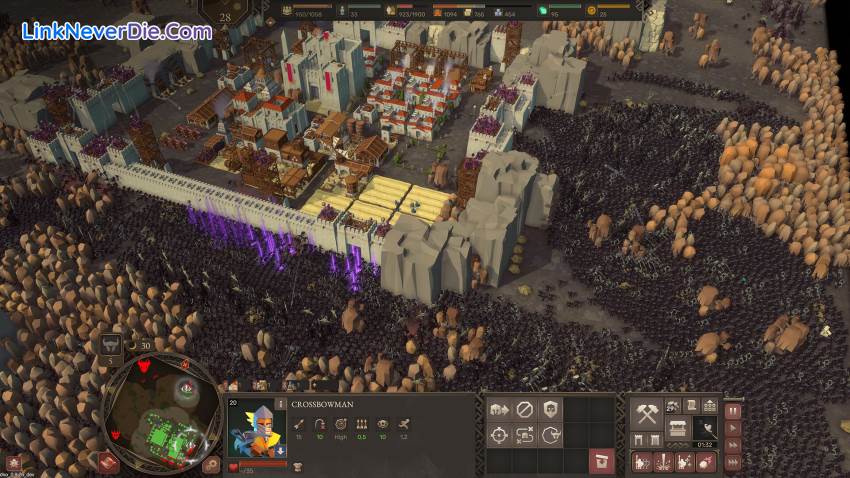Pause the game speed

pos(732,410)
